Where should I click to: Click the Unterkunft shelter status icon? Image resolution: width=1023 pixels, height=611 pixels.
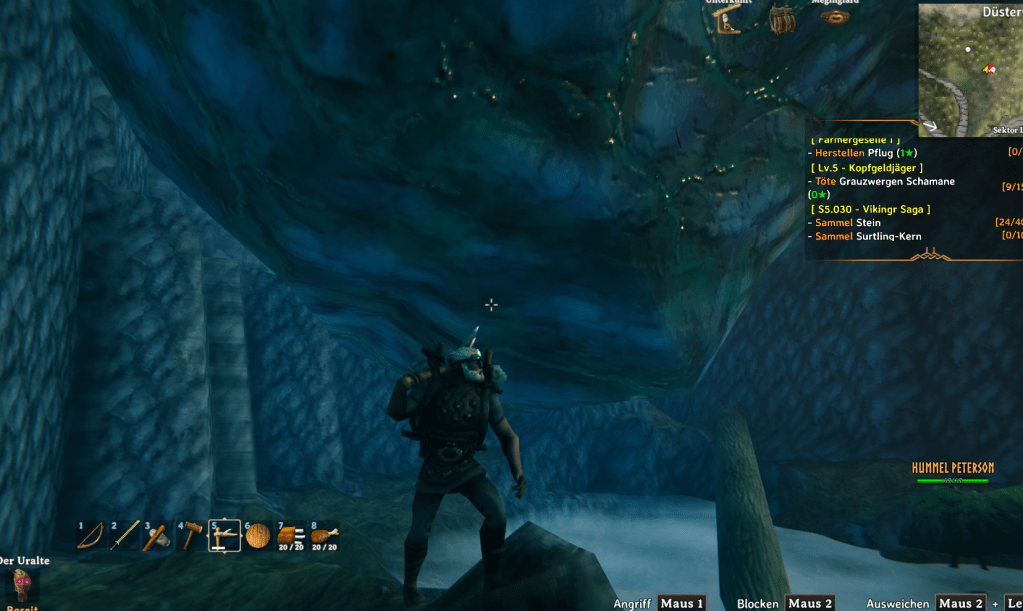pyautogui.click(x=728, y=18)
